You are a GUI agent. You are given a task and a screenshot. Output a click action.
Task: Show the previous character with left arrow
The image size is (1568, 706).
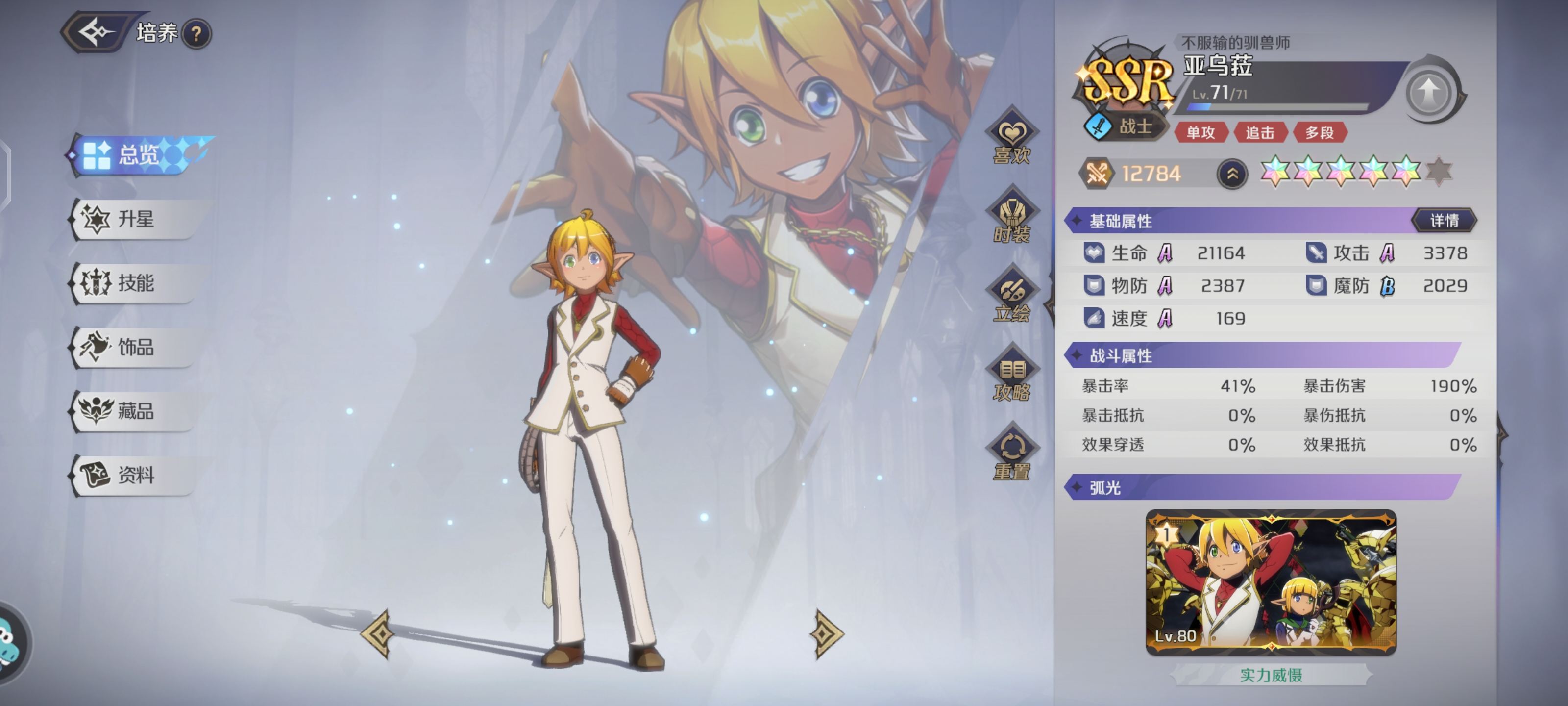tap(379, 634)
